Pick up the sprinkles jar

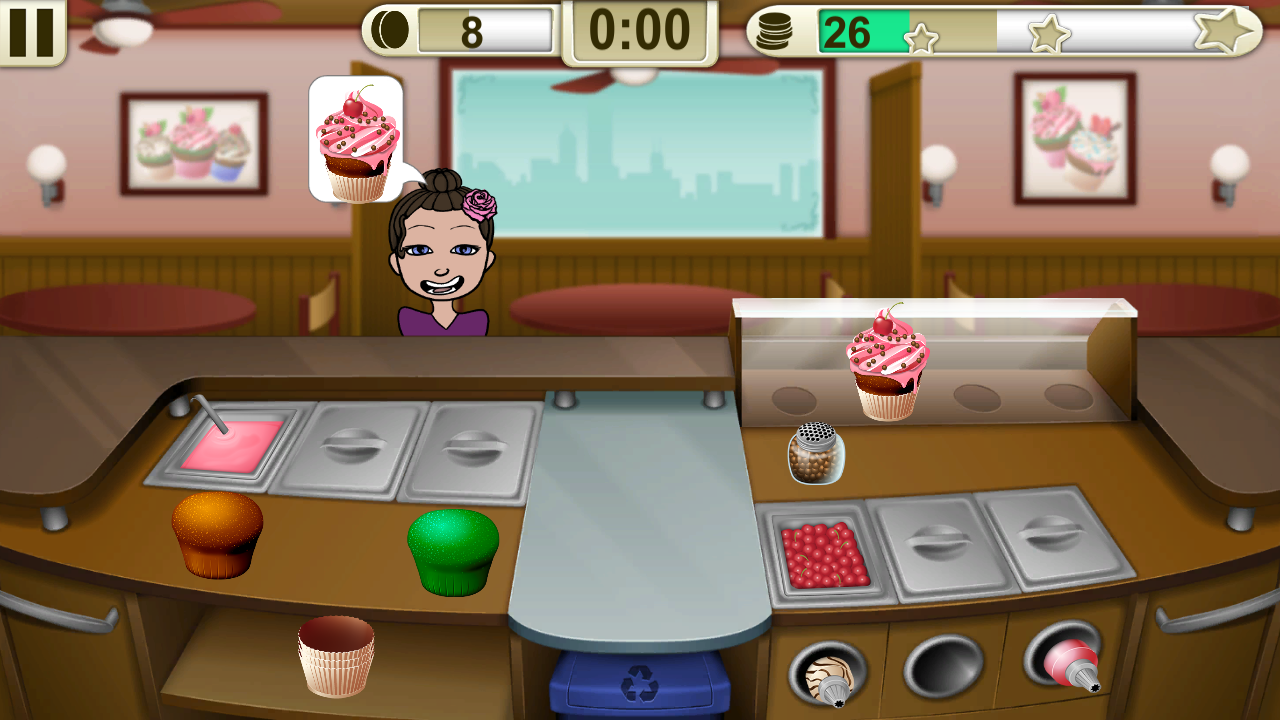818,456
